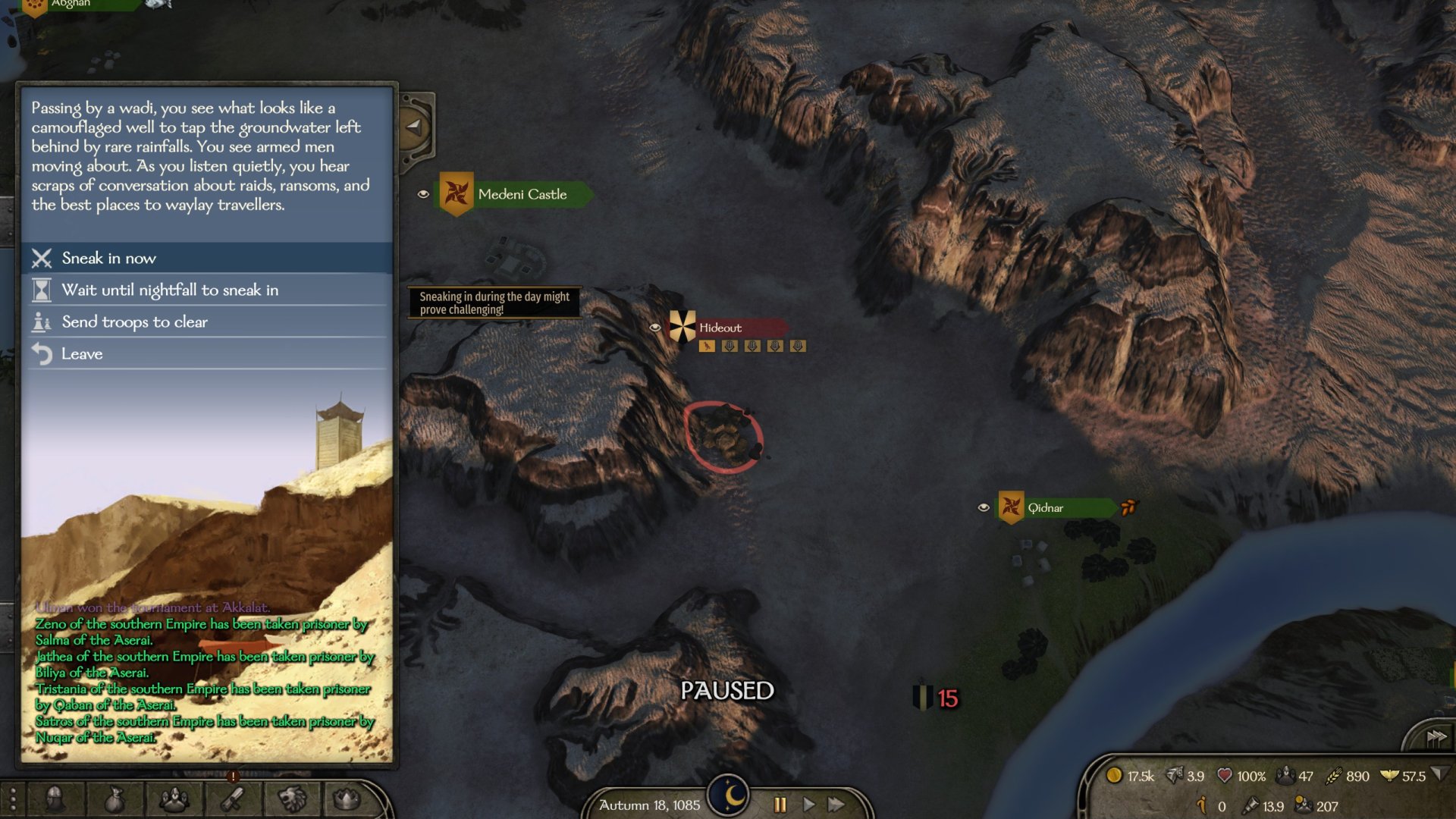Toggle the eye icon beside Hideout

click(655, 328)
